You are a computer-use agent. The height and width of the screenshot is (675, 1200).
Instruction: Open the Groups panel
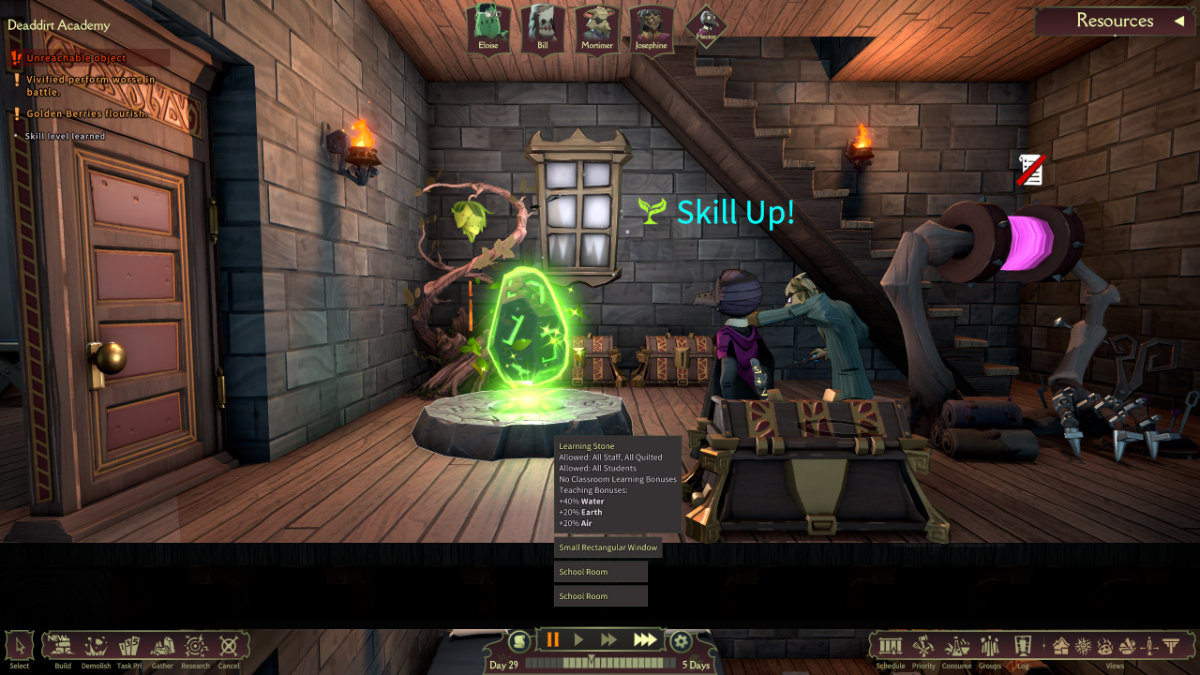(990, 647)
